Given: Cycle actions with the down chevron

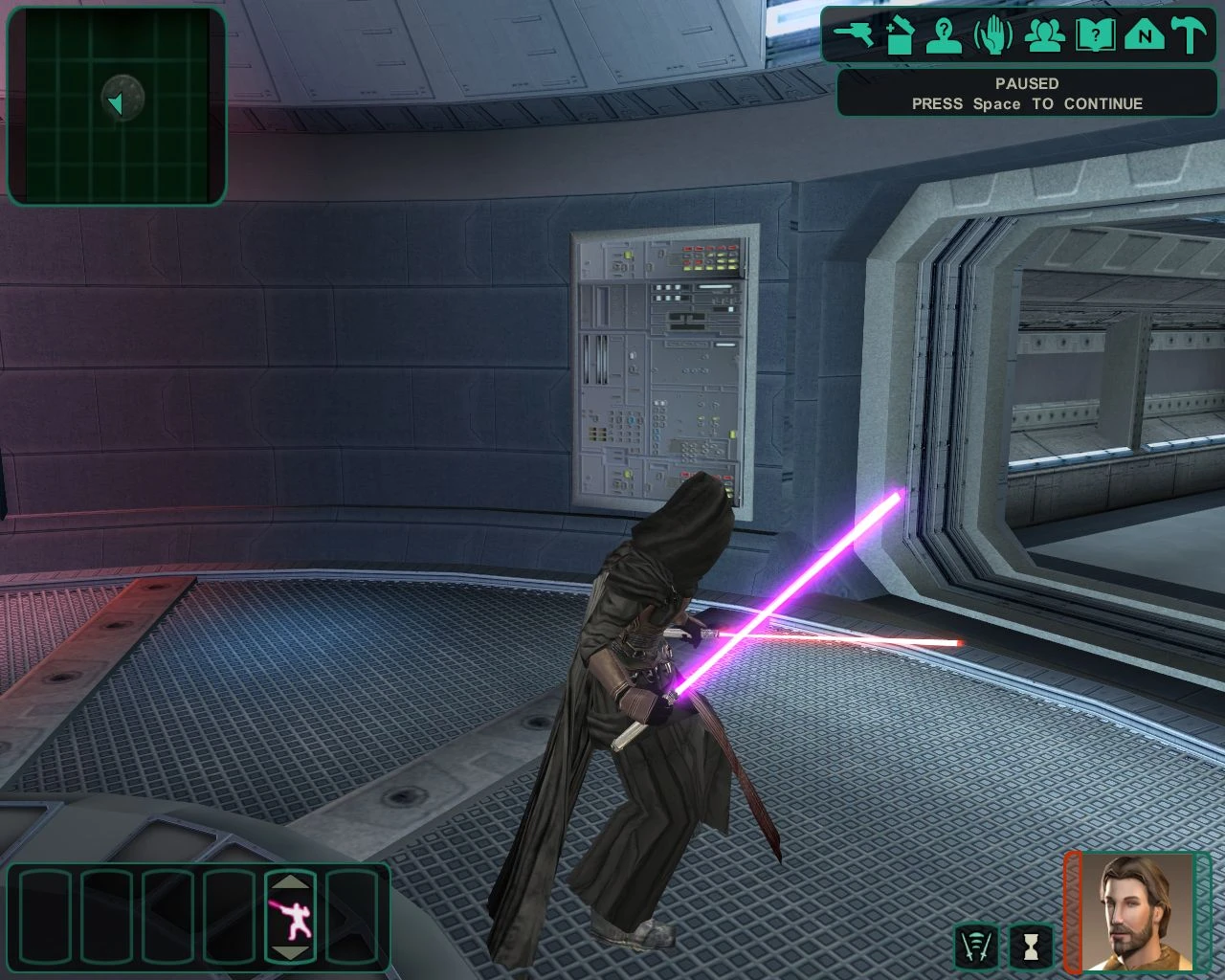Looking at the screenshot, I should 290,954.
